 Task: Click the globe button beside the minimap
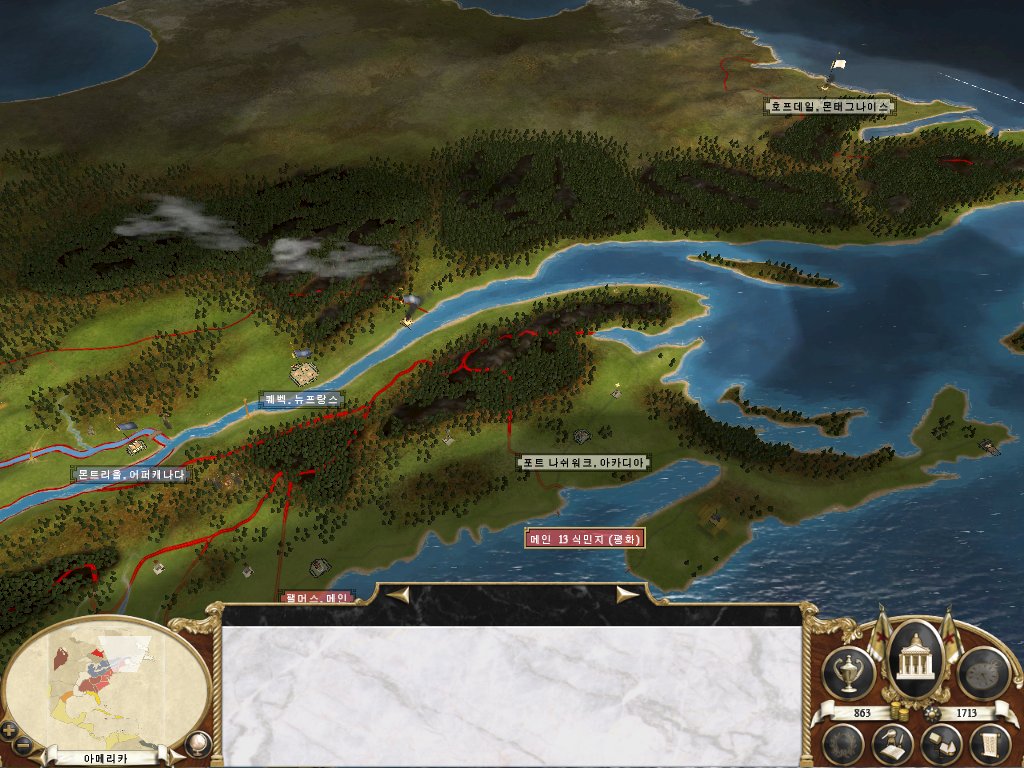pos(197,743)
